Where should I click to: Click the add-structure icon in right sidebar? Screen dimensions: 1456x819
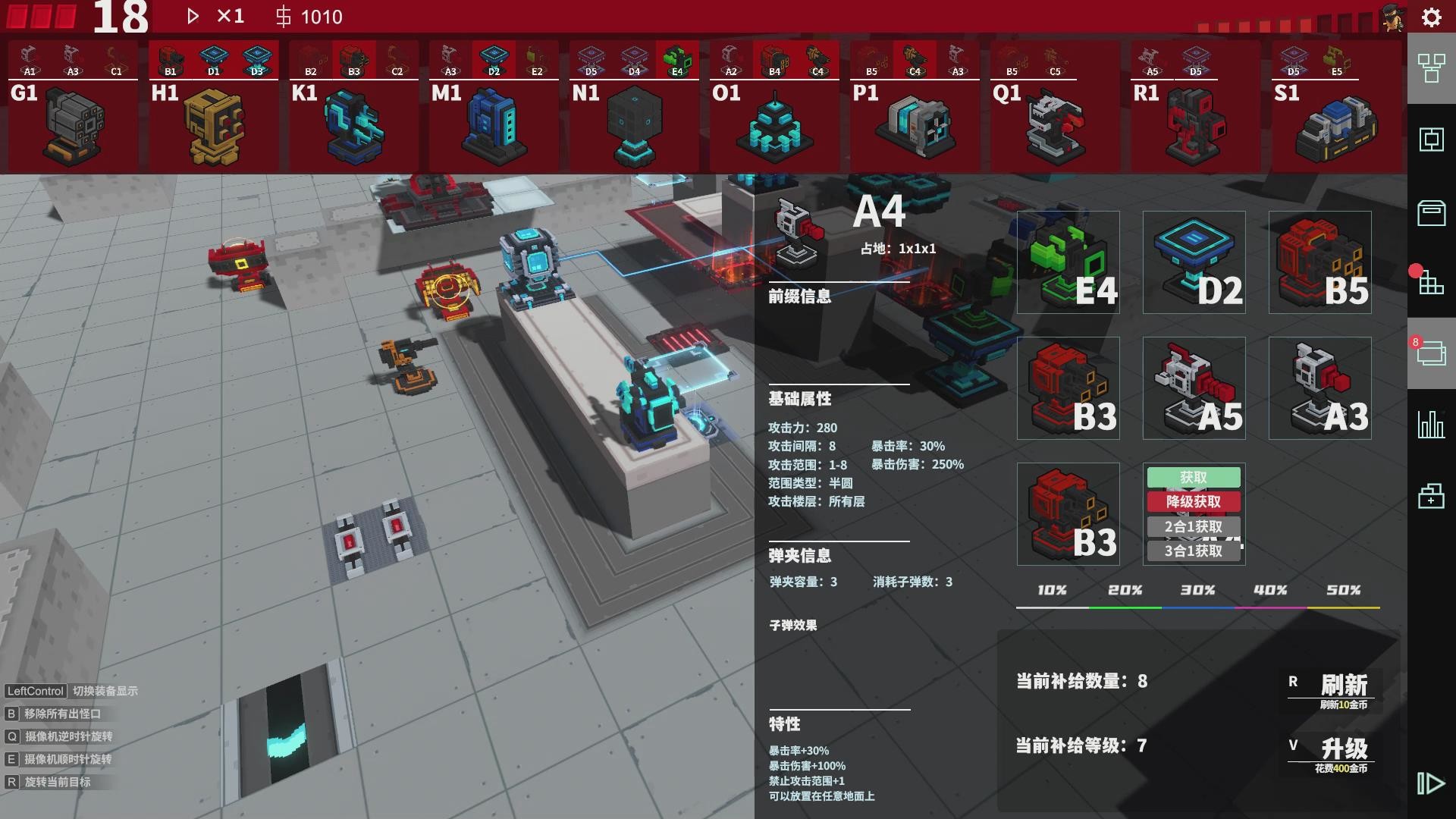pyautogui.click(x=1431, y=497)
